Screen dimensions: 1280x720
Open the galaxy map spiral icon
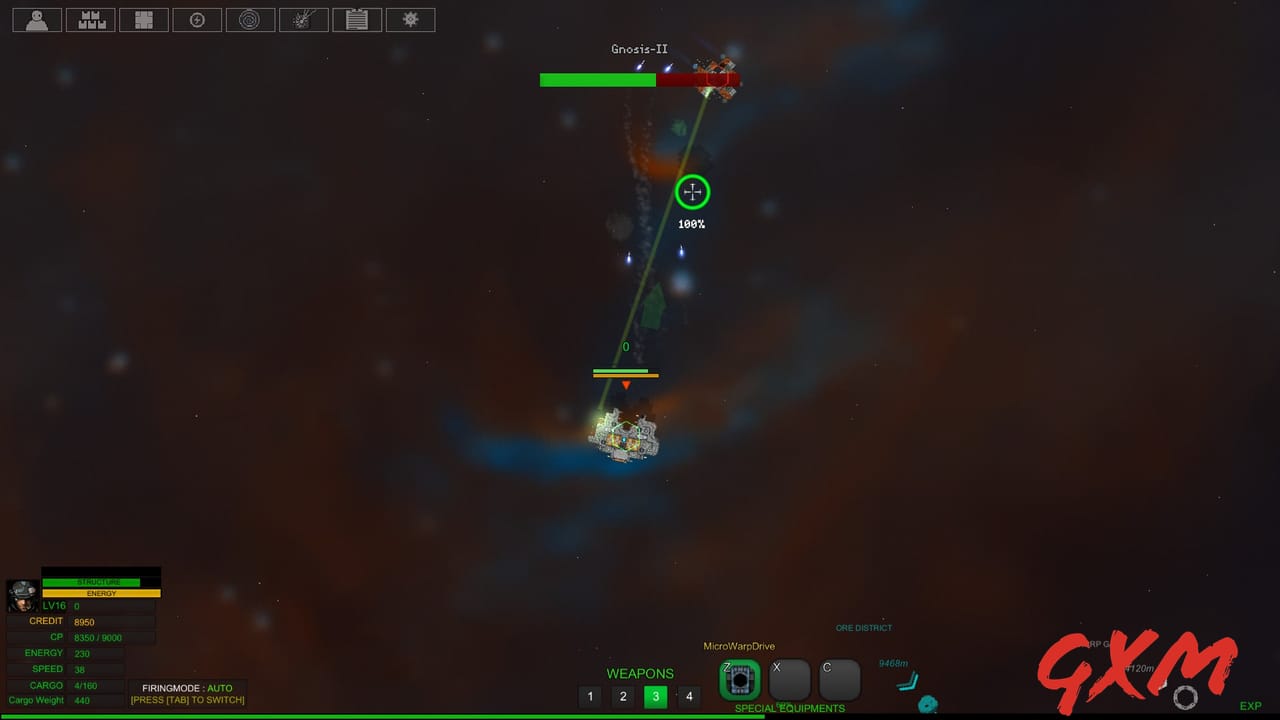(x=250, y=19)
